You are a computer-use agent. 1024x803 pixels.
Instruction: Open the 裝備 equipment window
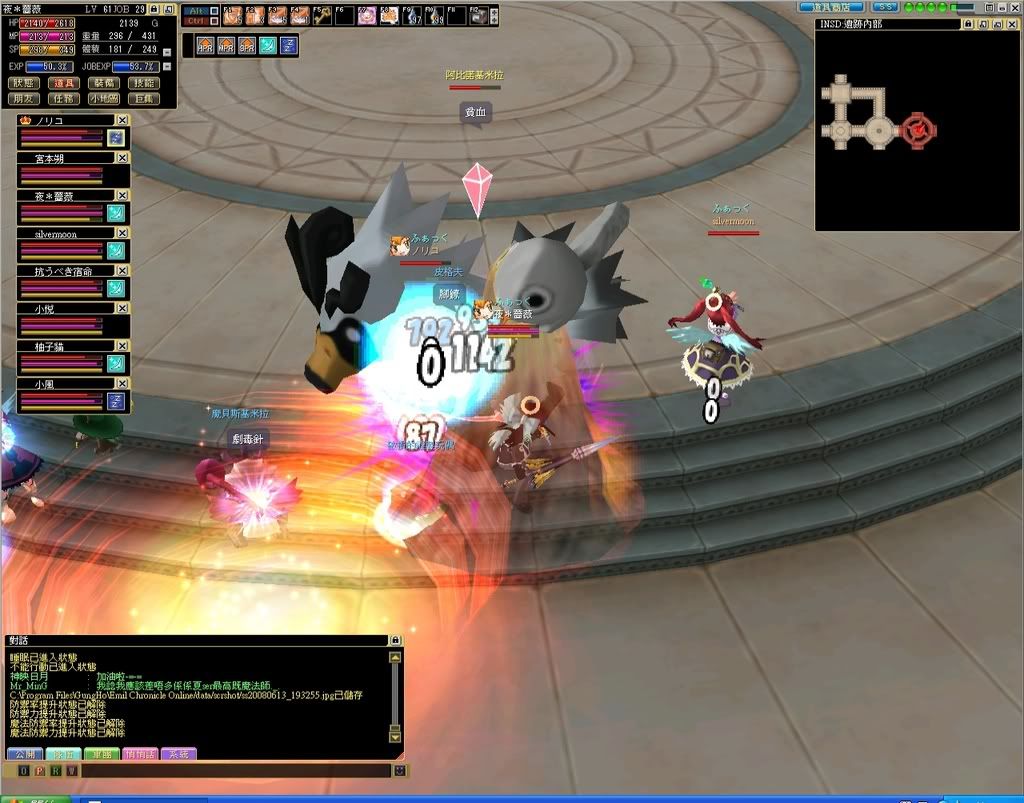104,83
